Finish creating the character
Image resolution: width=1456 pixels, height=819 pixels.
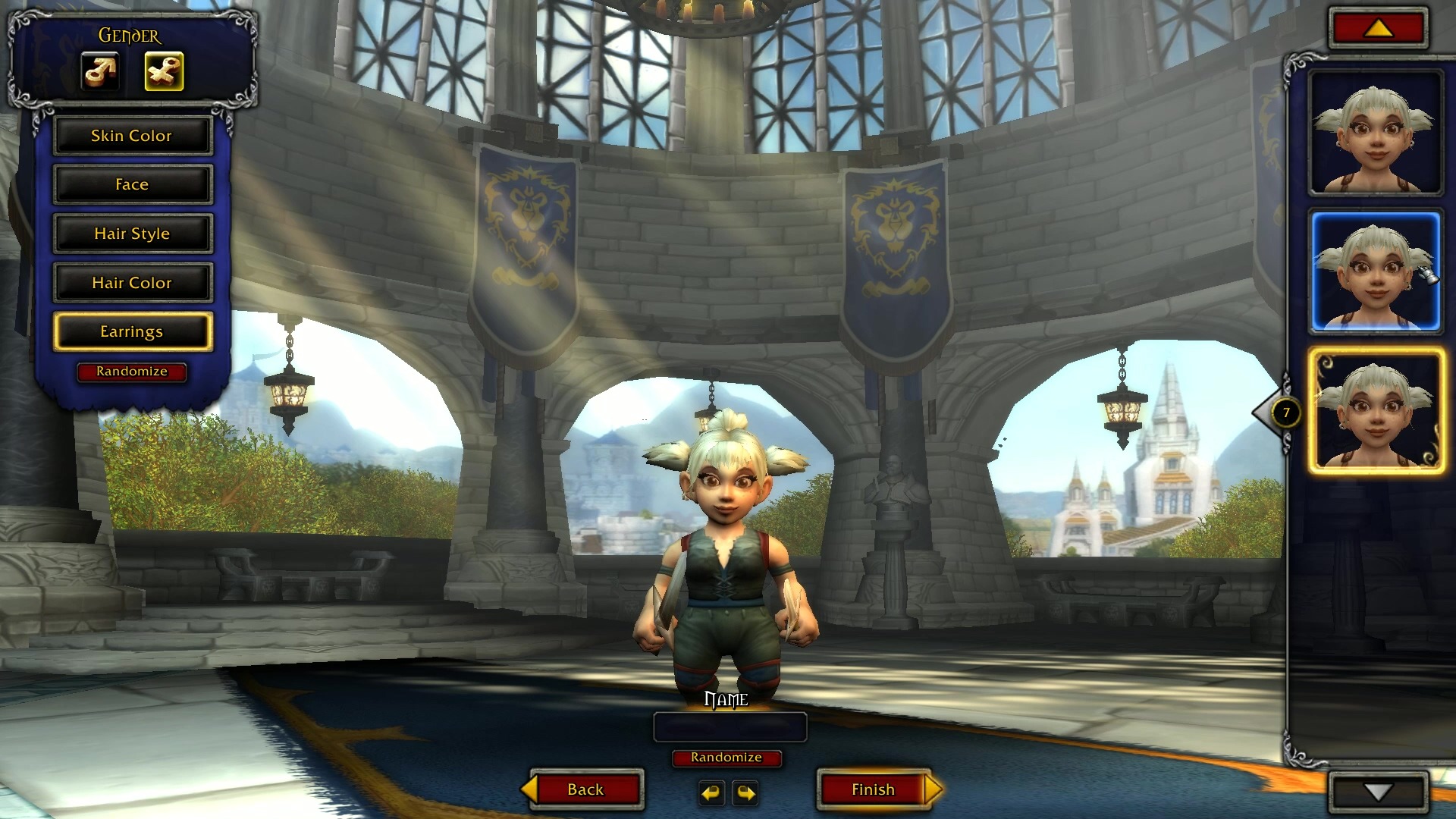click(x=874, y=789)
